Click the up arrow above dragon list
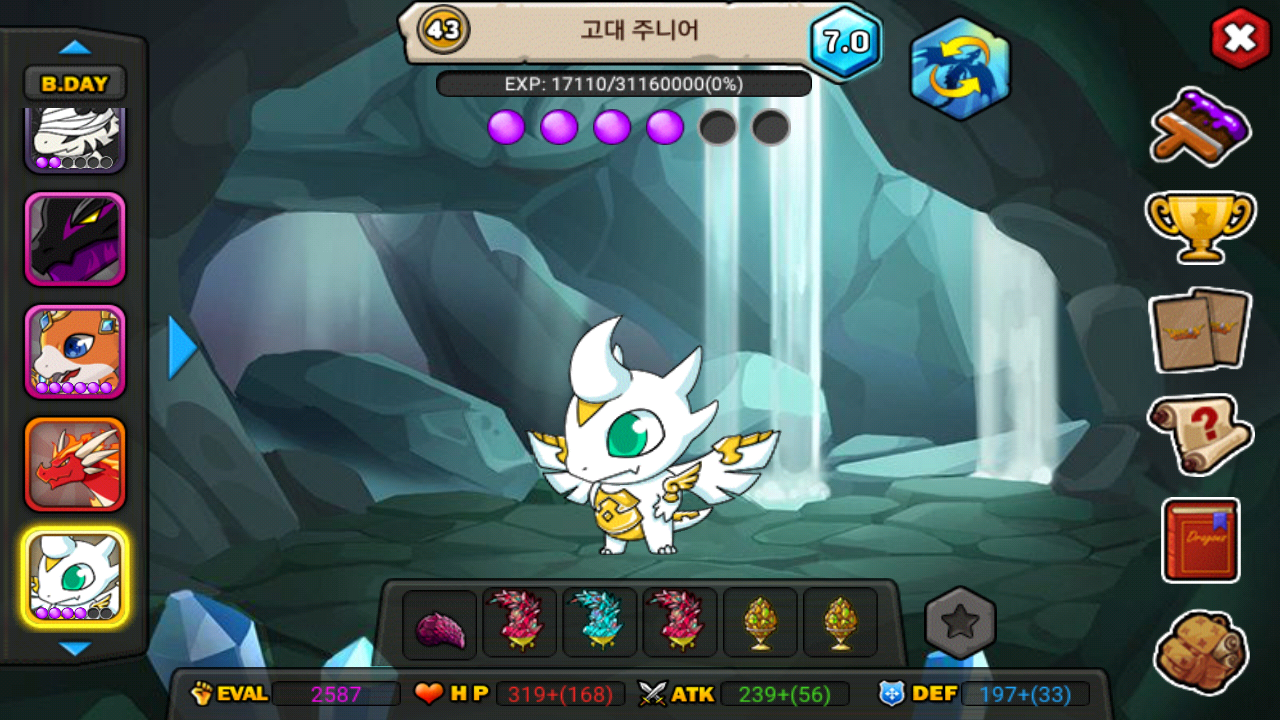Viewport: 1280px width, 720px height. click(75, 47)
